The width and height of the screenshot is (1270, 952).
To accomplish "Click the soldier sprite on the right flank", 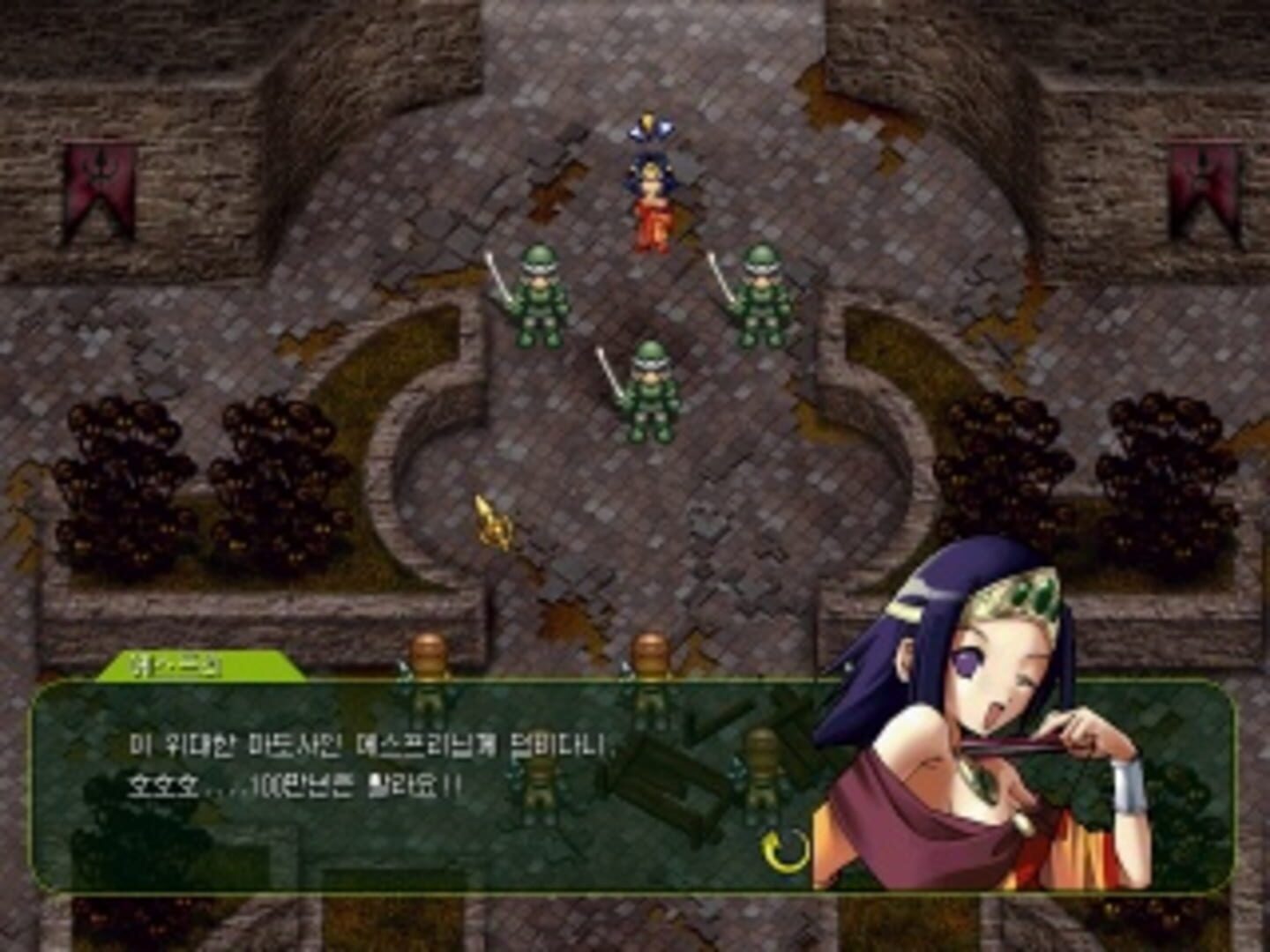I will click(760, 291).
